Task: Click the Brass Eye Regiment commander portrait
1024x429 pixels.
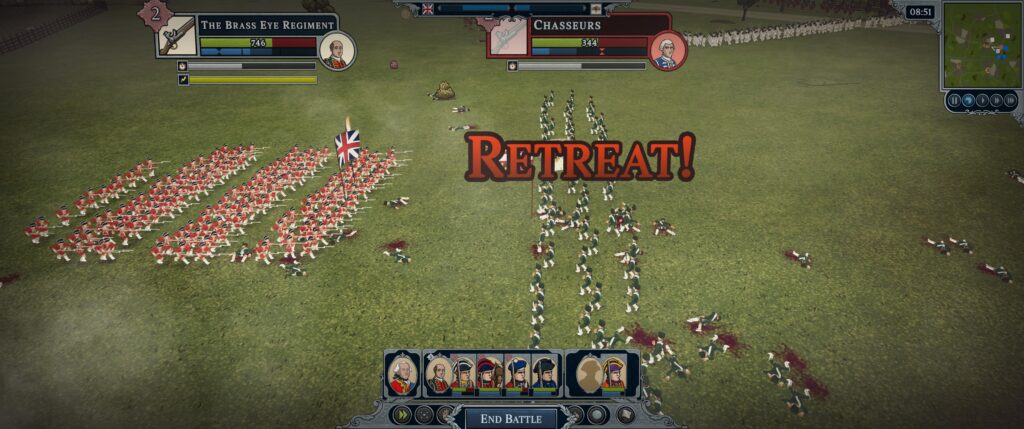Action: pos(337,50)
